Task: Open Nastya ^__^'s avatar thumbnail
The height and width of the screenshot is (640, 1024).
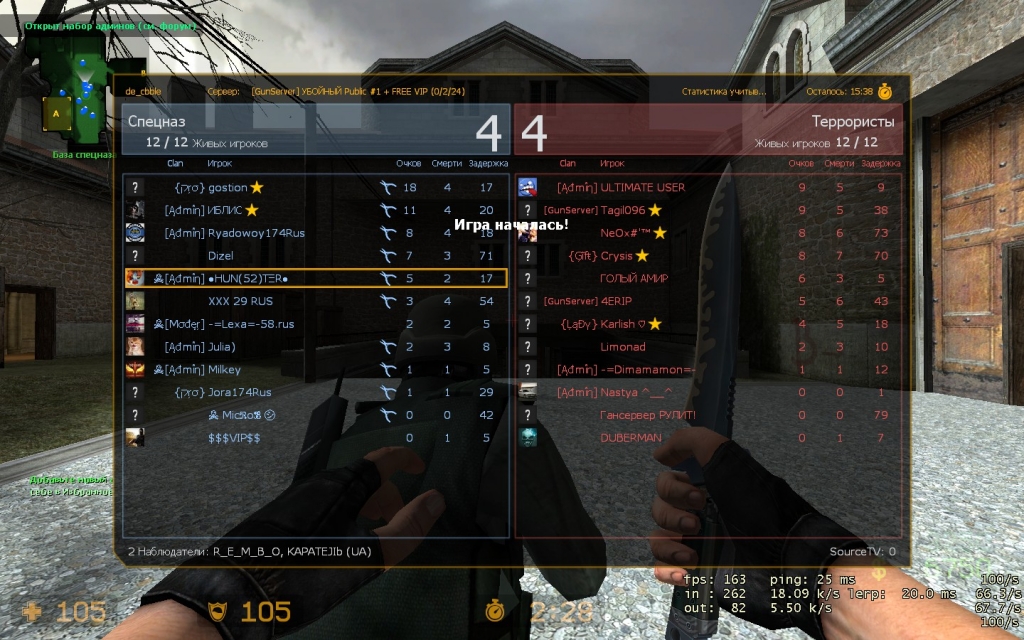Action: pyautogui.click(x=528, y=393)
